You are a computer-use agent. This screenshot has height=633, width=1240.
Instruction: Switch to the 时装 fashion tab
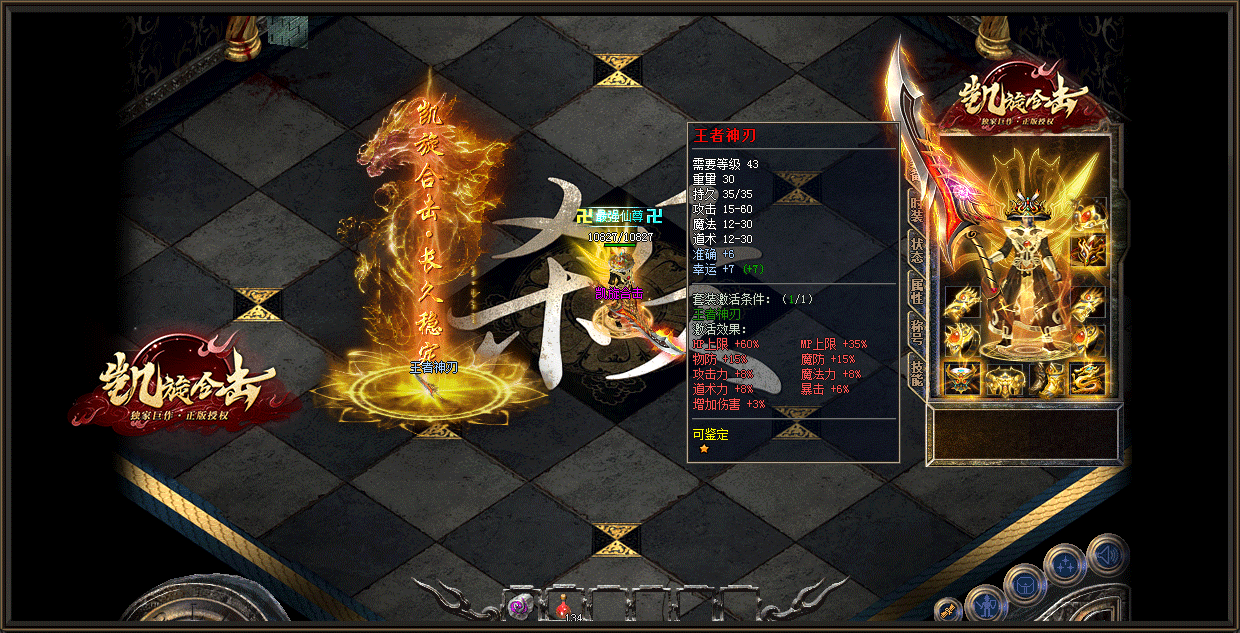point(915,208)
